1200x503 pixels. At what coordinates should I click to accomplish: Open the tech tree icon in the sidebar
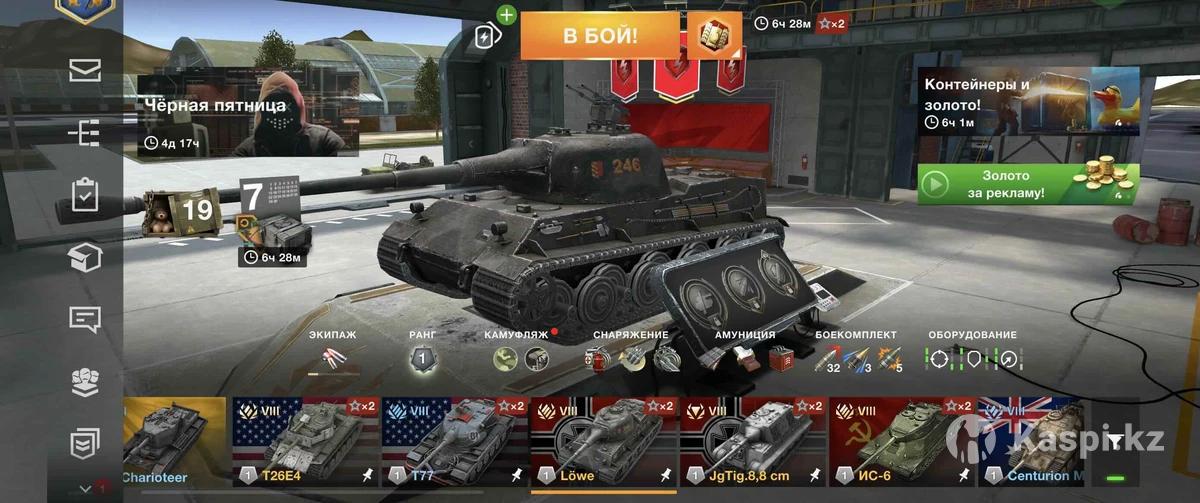(84, 132)
